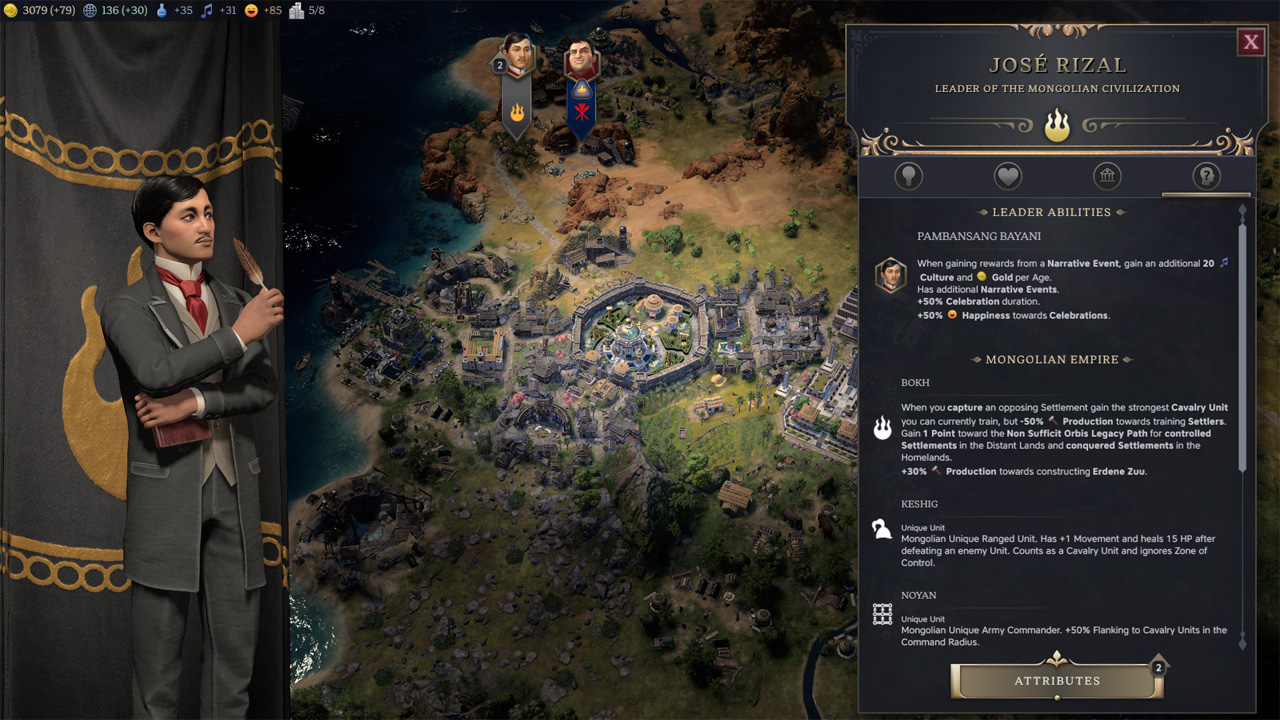Switch to the lightbulb tab

908,177
